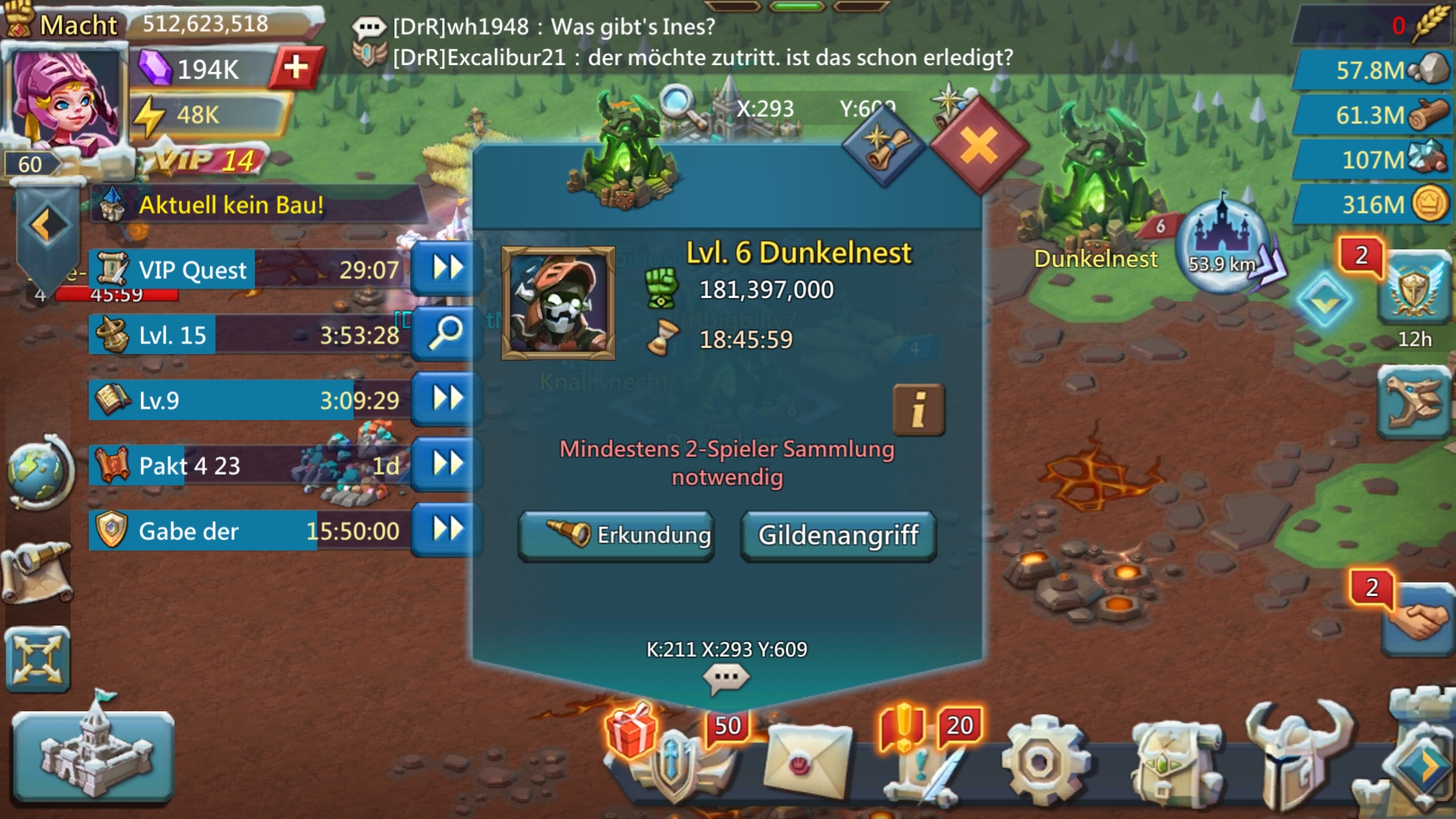Image resolution: width=1456 pixels, height=819 pixels.
Task: Speed up the Gabe der timer
Action: pos(447,529)
